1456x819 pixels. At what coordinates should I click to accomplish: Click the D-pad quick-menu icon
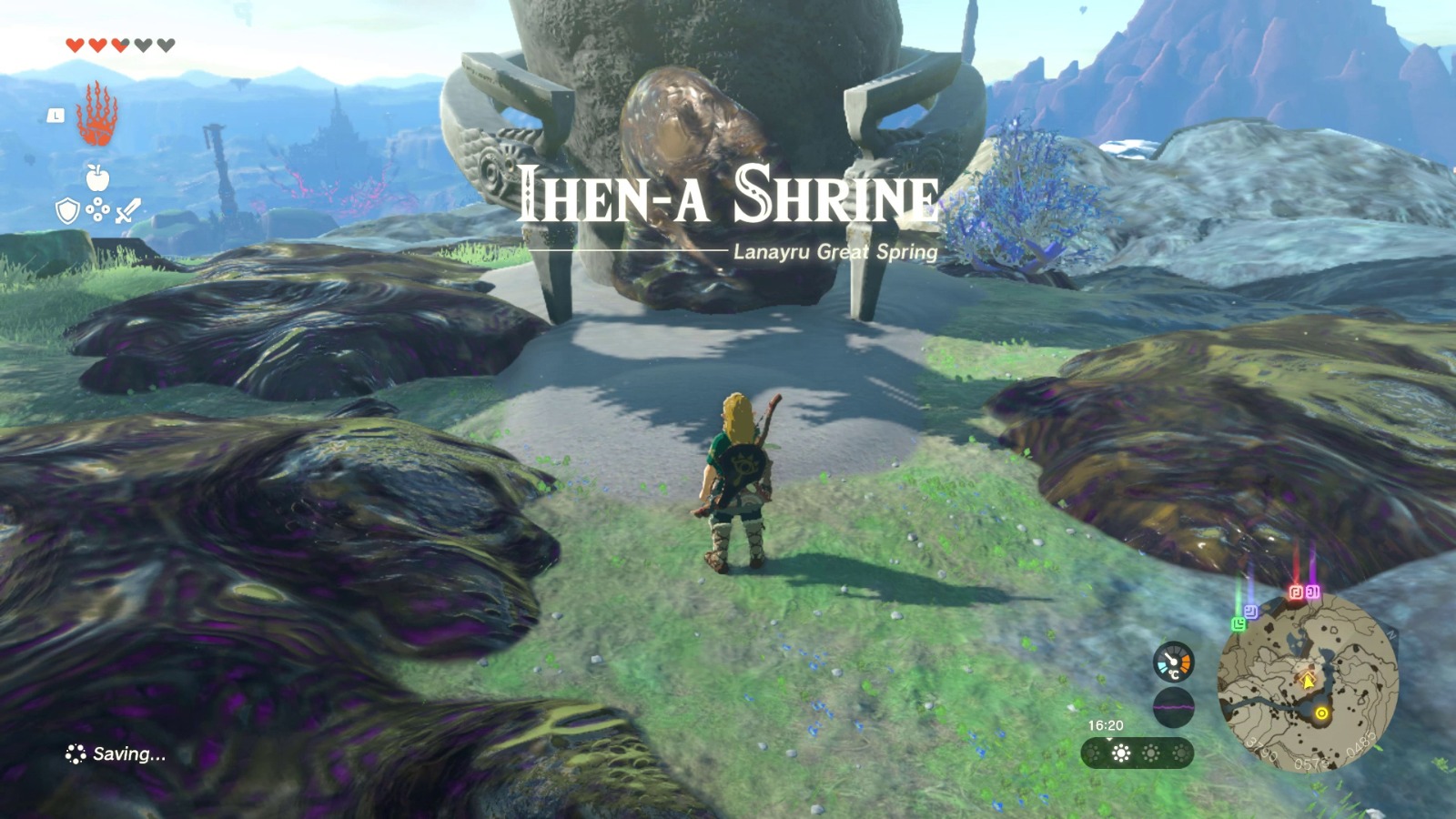coord(97,210)
